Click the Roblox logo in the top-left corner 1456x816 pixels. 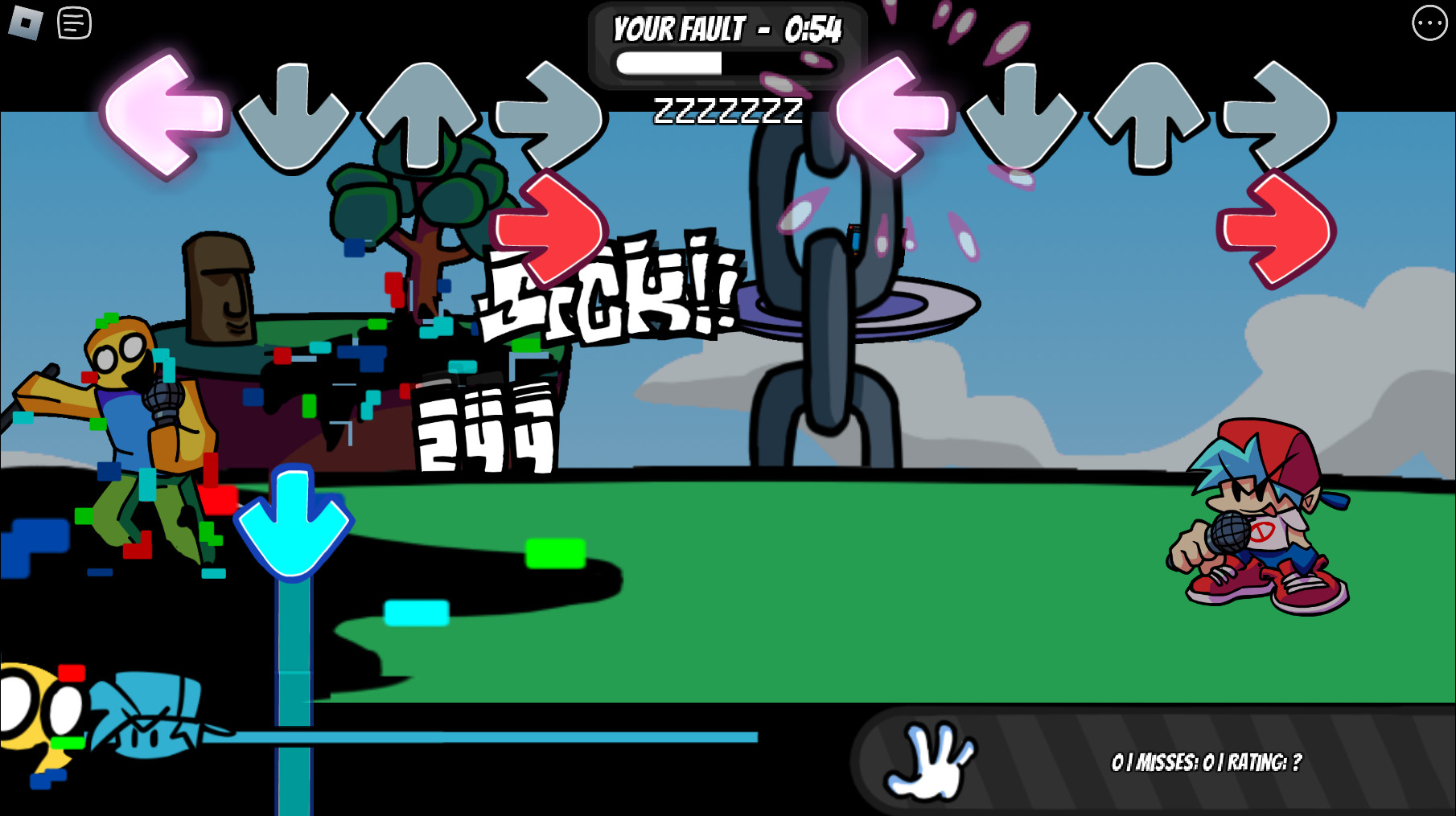point(25,23)
